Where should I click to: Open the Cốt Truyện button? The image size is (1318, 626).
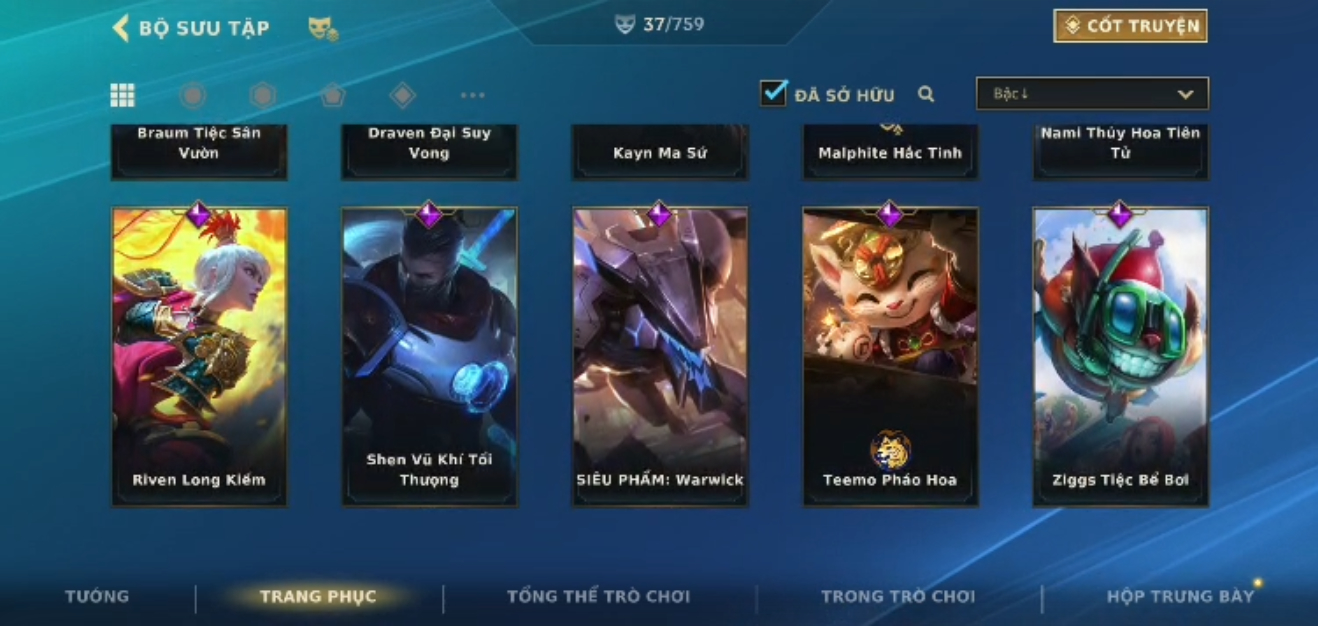tap(1130, 26)
